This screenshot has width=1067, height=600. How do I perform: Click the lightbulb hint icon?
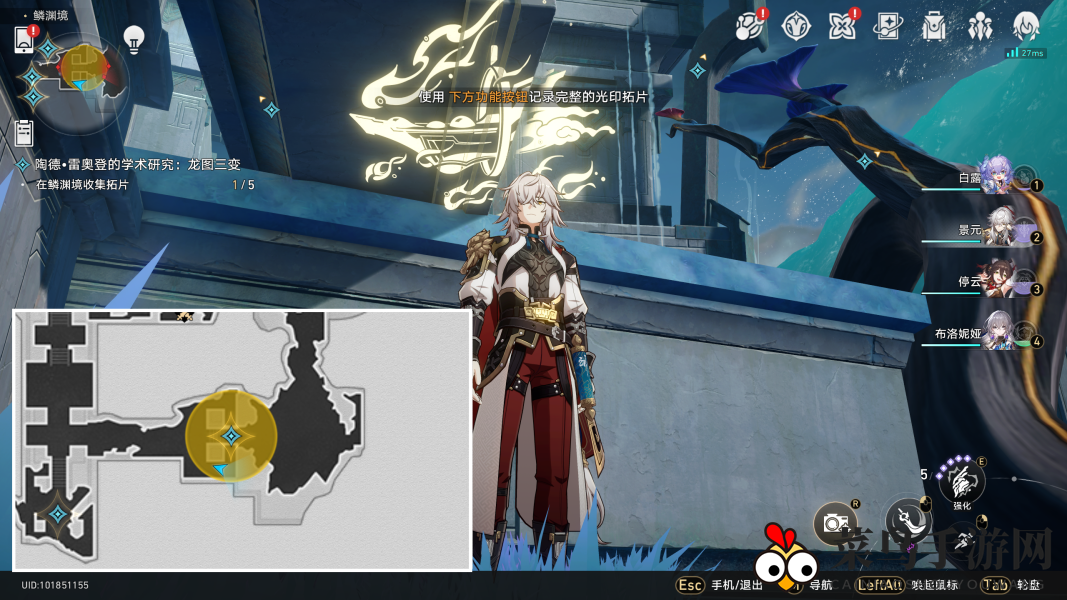coord(133,39)
